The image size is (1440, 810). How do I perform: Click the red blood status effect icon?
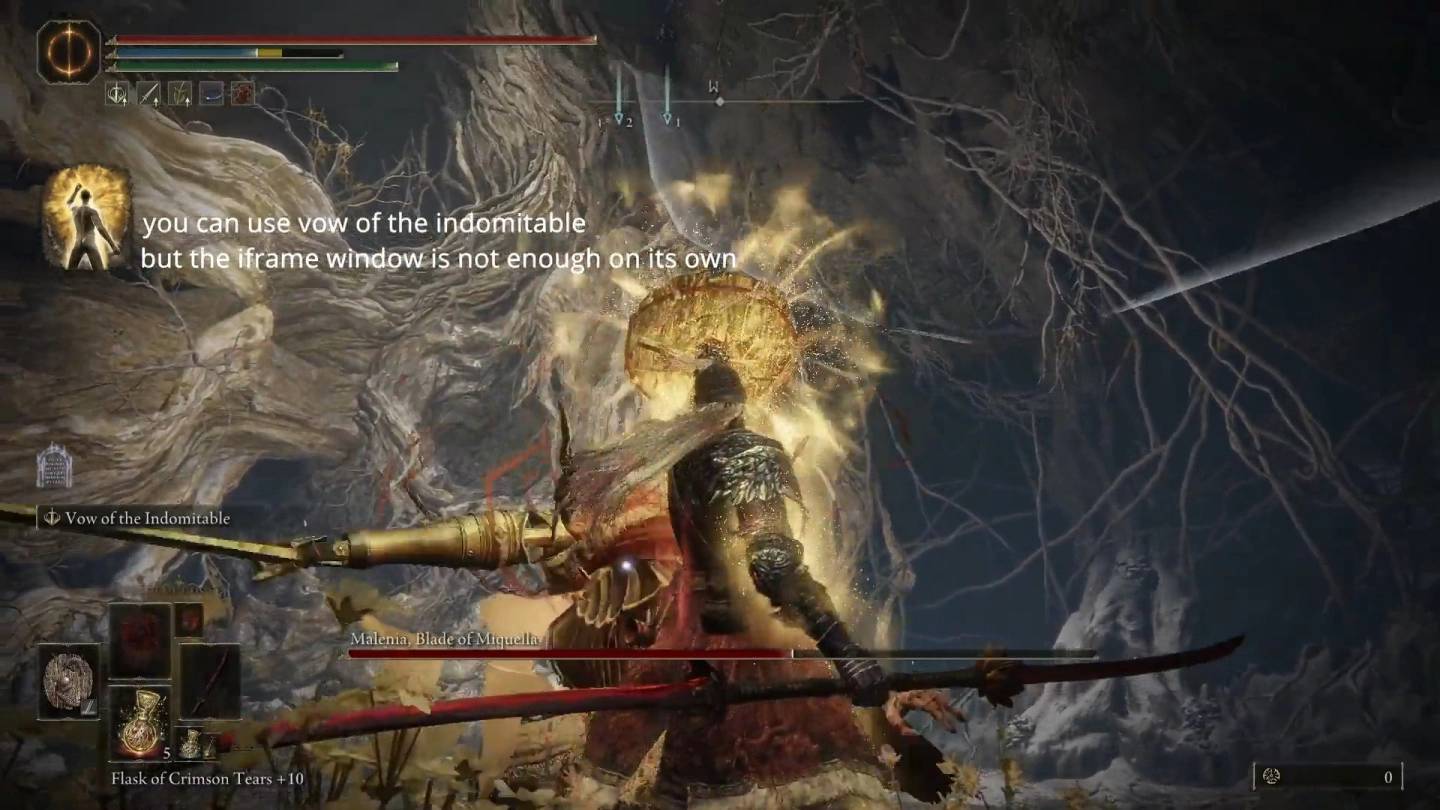pyautogui.click(x=242, y=94)
